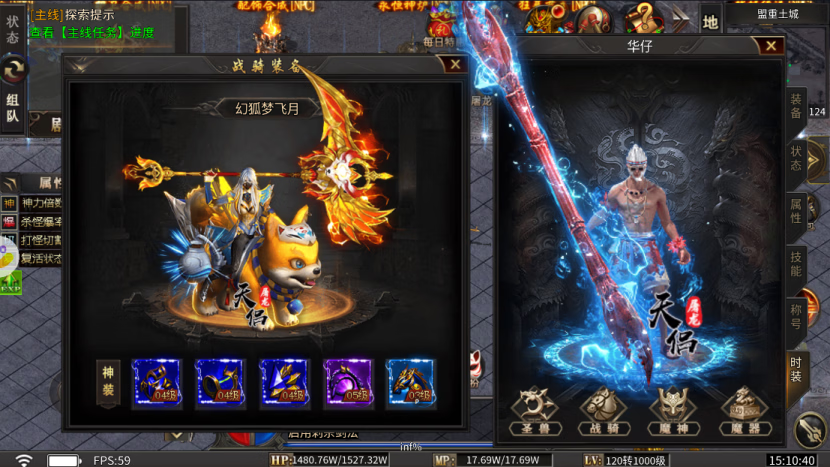This screenshot has width=830, height=467.
Task: Switch to the 状态 tab in character panel
Action: 796,159
